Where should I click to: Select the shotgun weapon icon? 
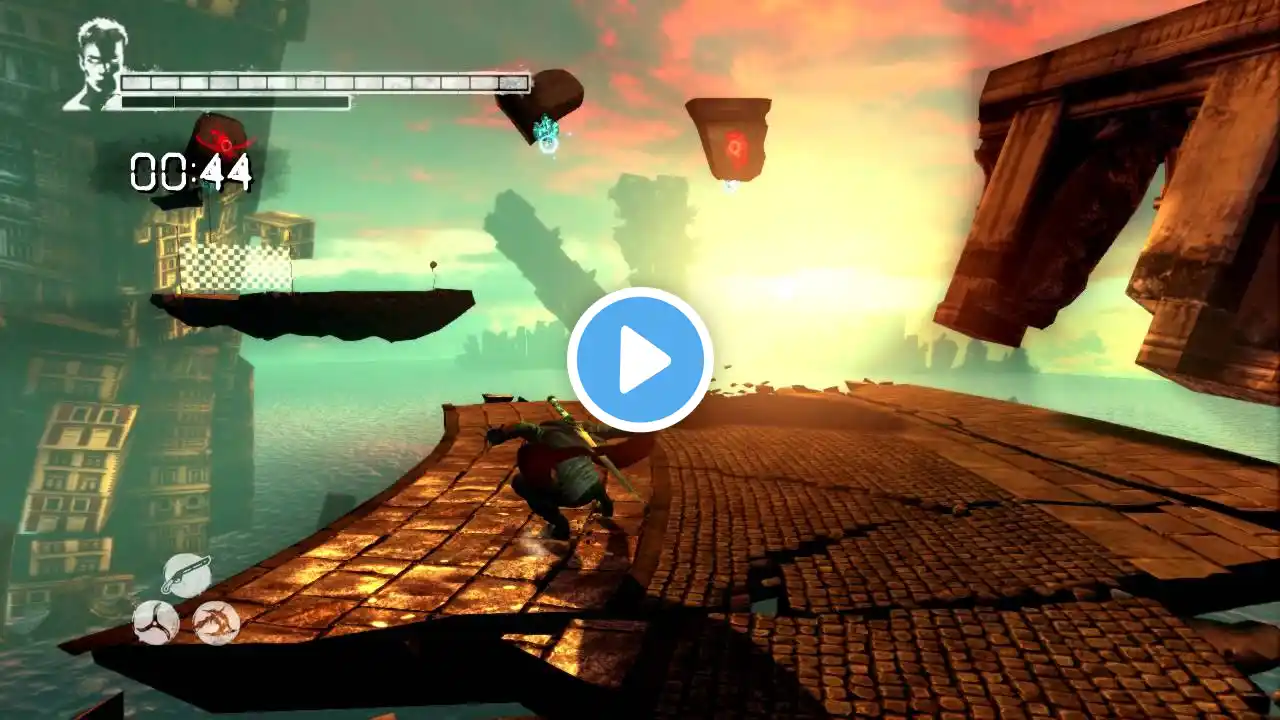coord(186,576)
